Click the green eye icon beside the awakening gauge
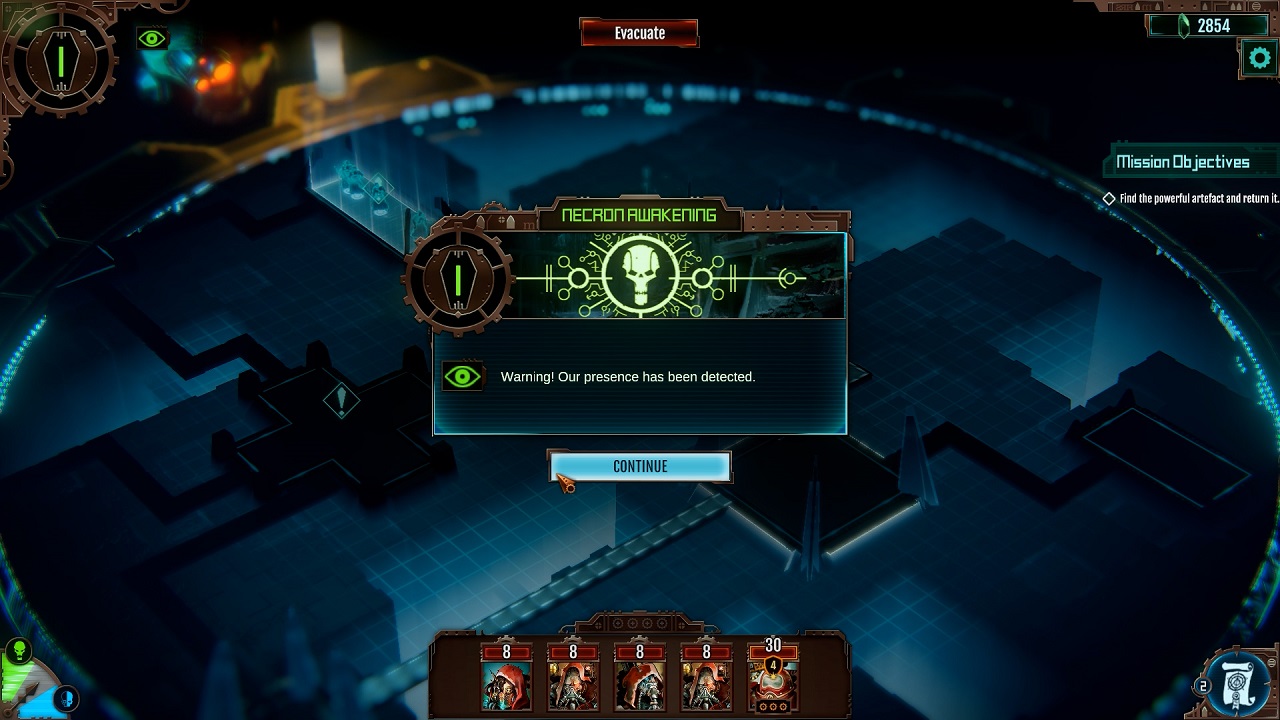The width and height of the screenshot is (1280, 720). pos(152,39)
